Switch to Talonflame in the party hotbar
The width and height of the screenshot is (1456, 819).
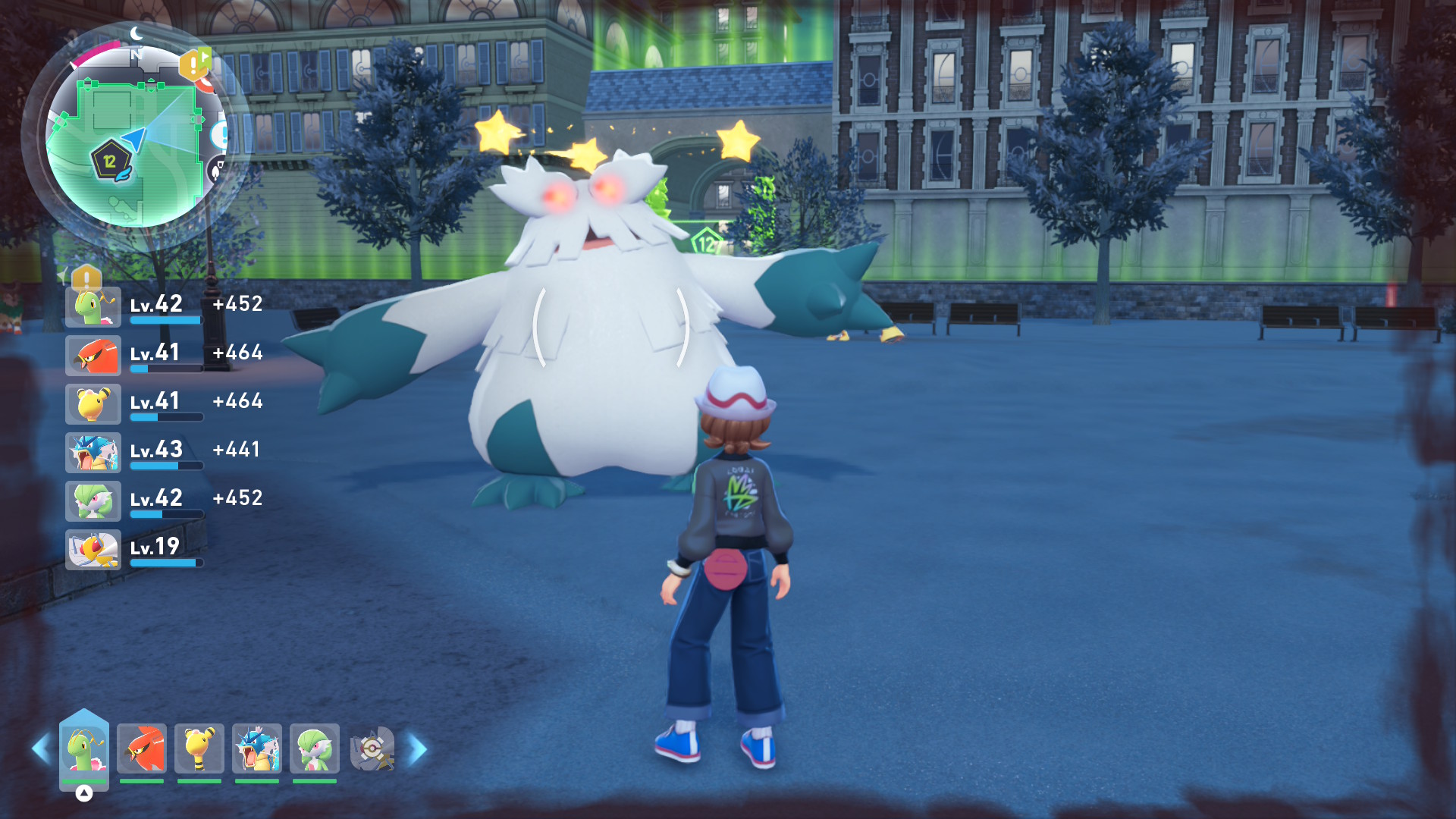(142, 749)
